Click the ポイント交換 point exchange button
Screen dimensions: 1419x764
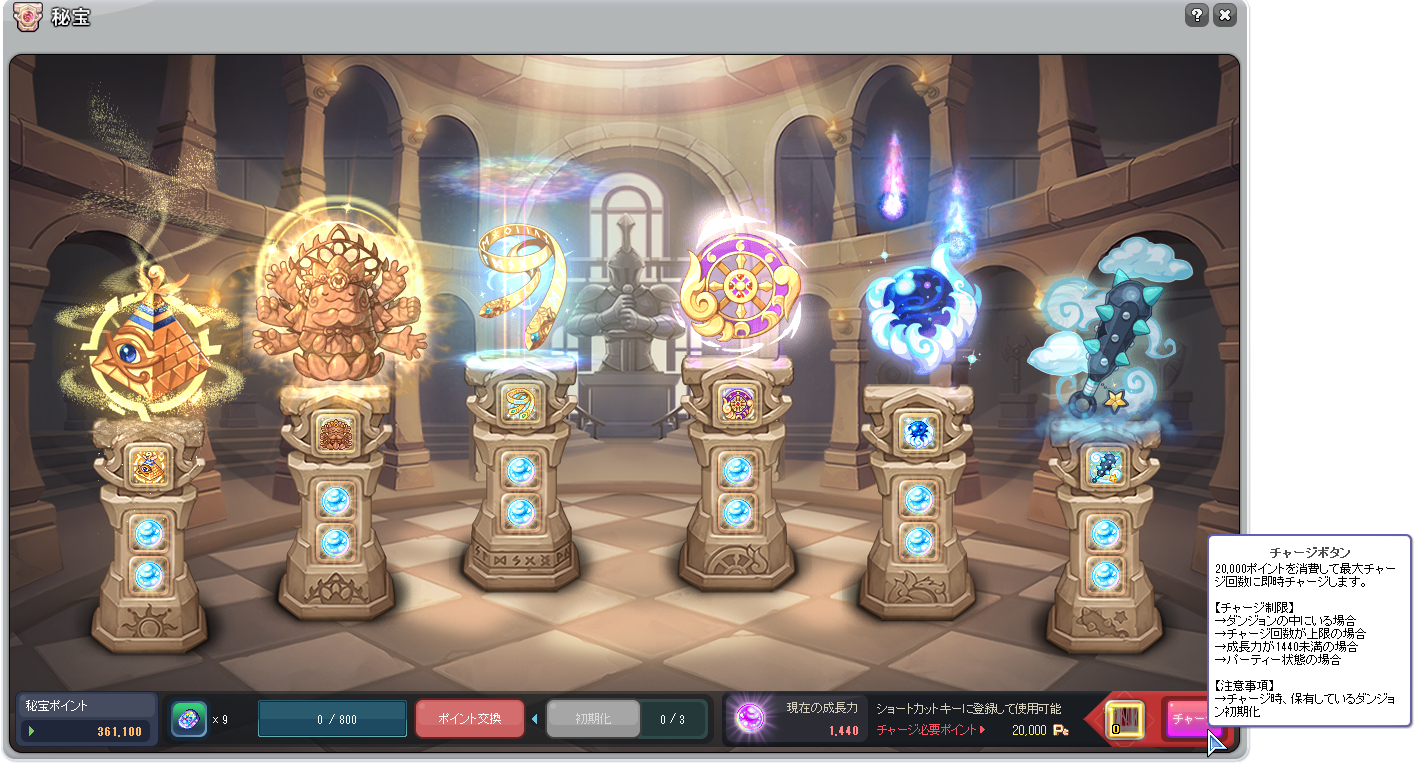[x=470, y=719]
